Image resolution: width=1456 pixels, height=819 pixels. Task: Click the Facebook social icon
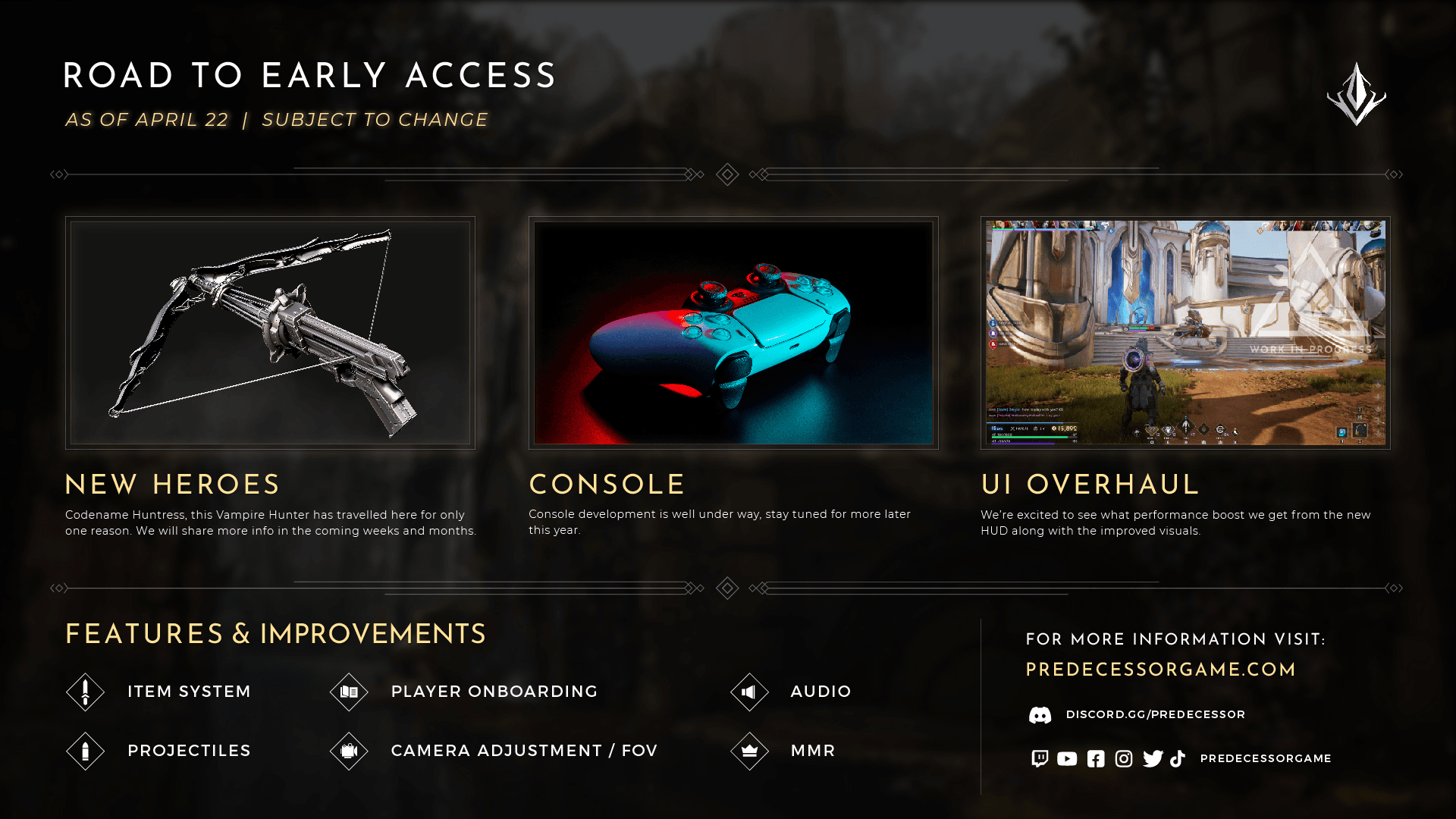[1096, 758]
